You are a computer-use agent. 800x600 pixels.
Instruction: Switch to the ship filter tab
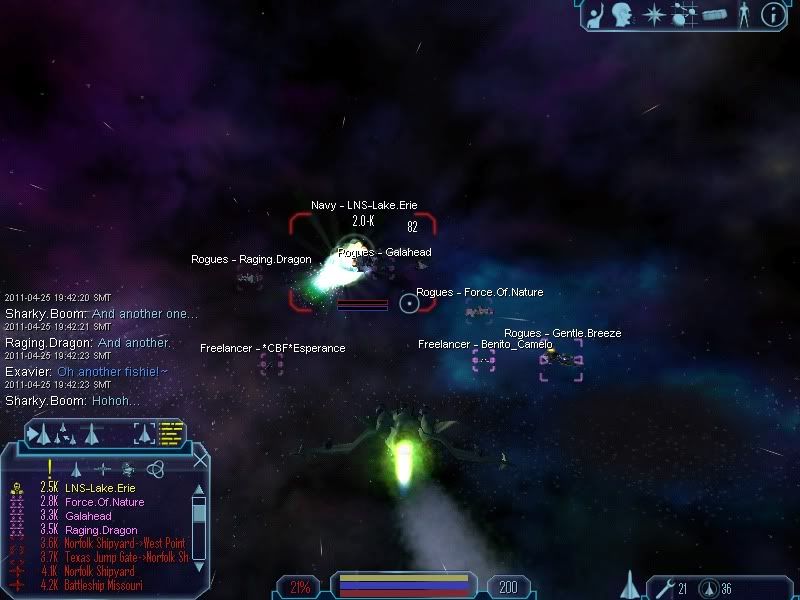75,468
